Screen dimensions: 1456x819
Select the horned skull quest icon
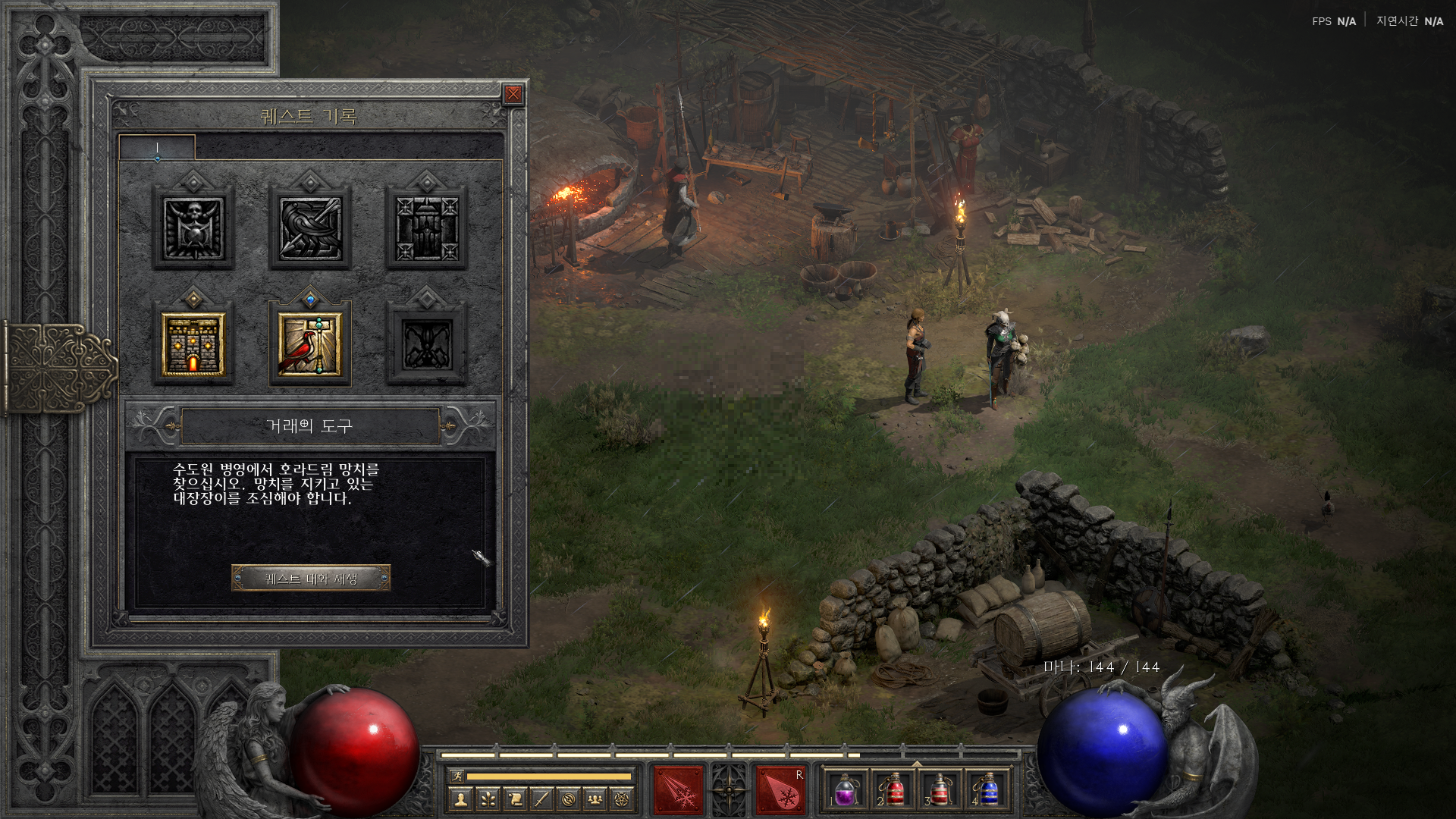point(193,228)
